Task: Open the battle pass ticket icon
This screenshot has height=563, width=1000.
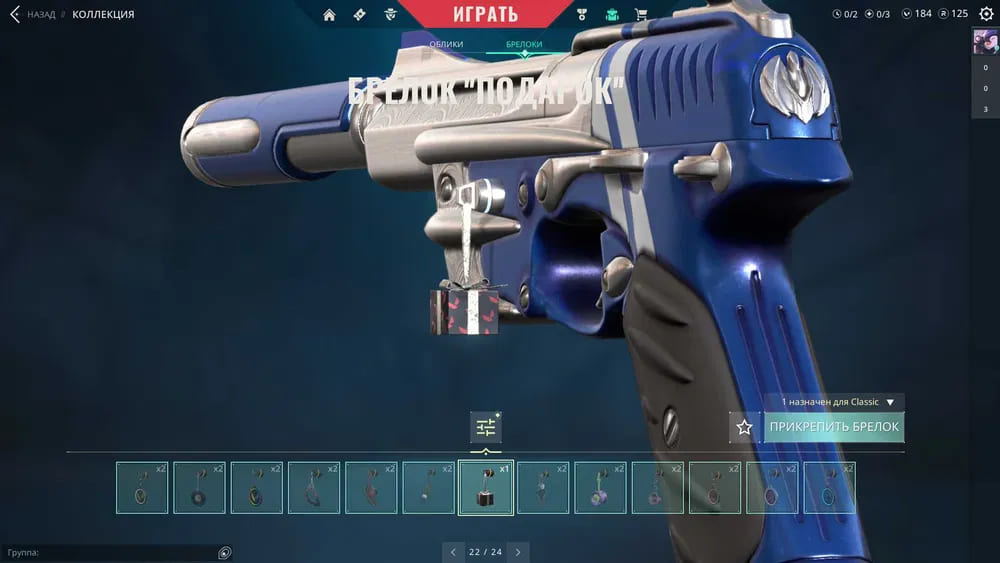Action: 359,14
